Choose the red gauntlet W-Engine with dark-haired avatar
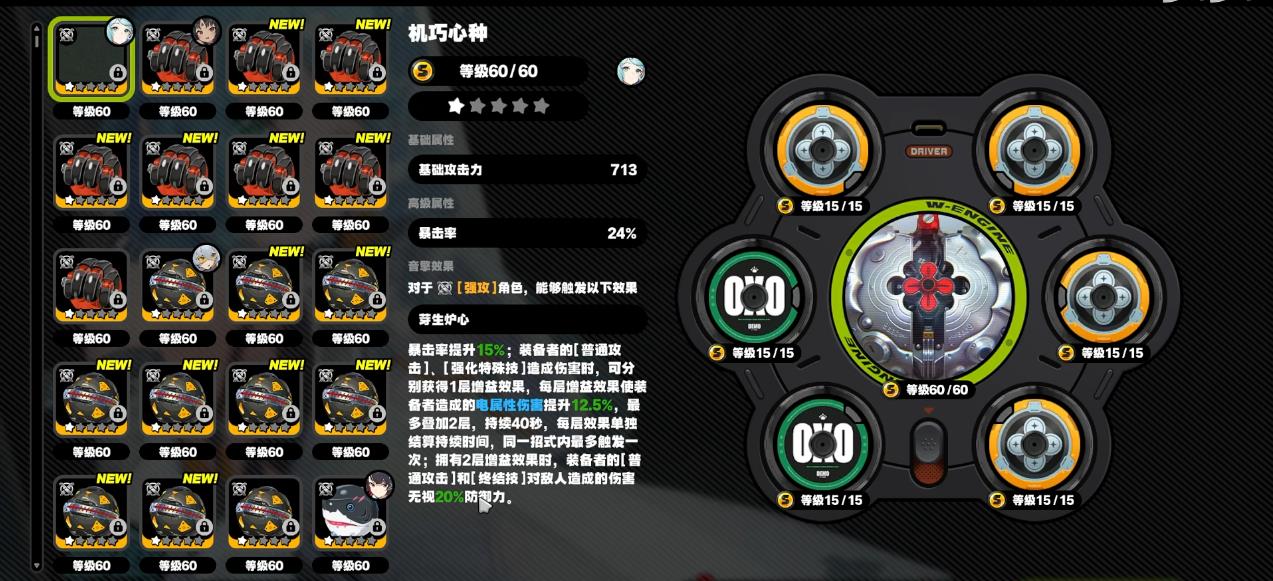This screenshot has width=1273, height=581. pos(177,59)
